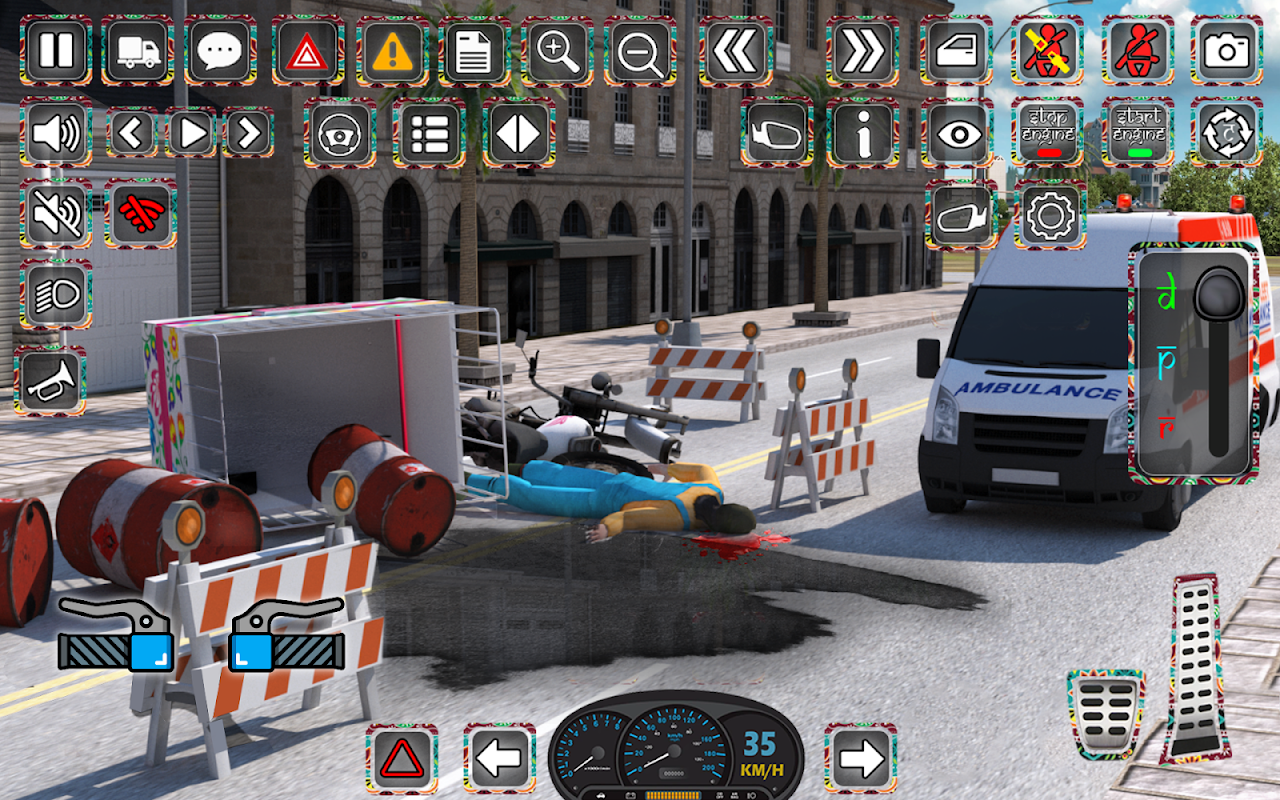The width and height of the screenshot is (1280, 800).
Task: Mute sound with the crossed speaker icon
Action: point(56,214)
